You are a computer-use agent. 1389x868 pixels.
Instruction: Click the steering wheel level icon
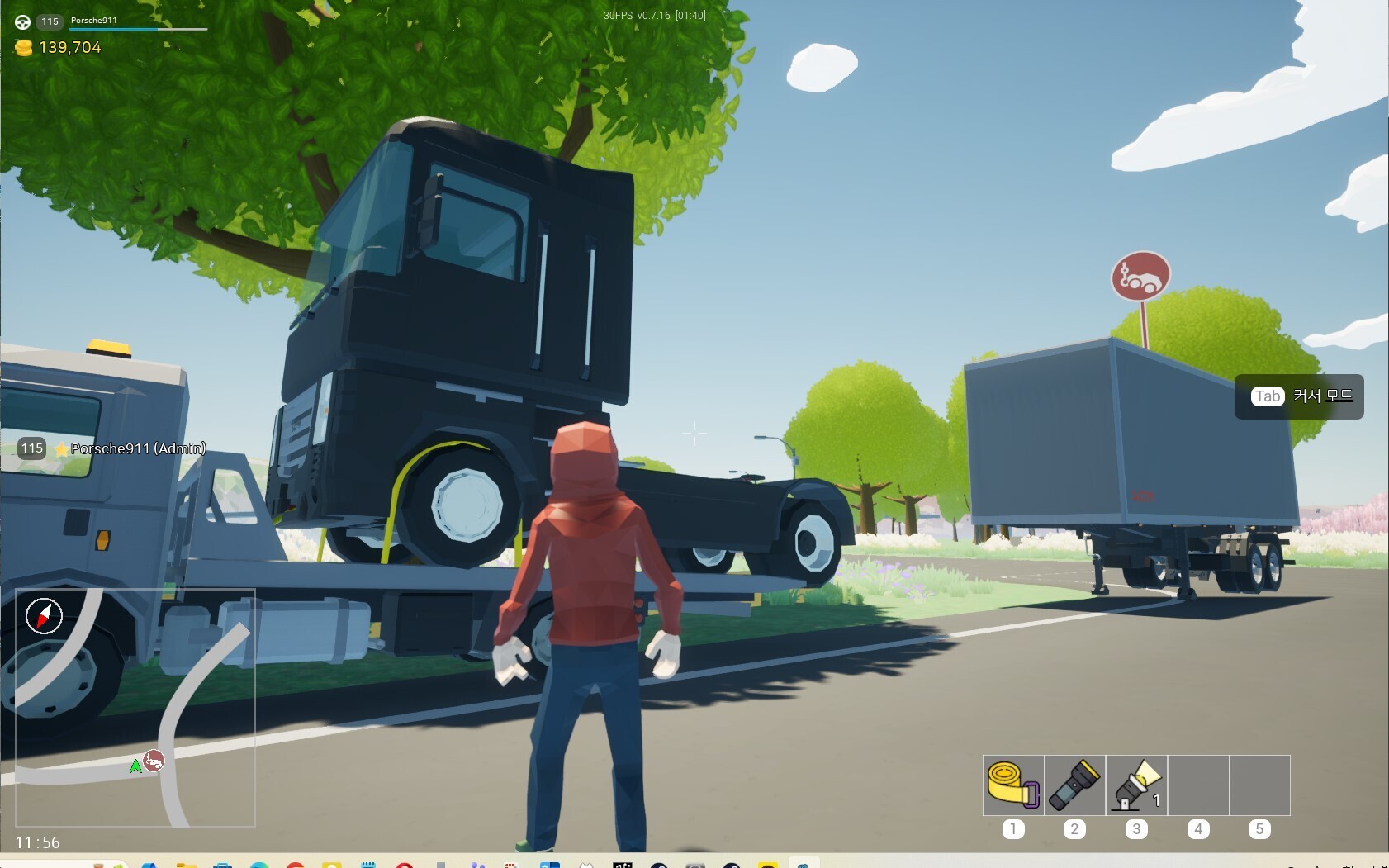pyautogui.click(x=23, y=22)
